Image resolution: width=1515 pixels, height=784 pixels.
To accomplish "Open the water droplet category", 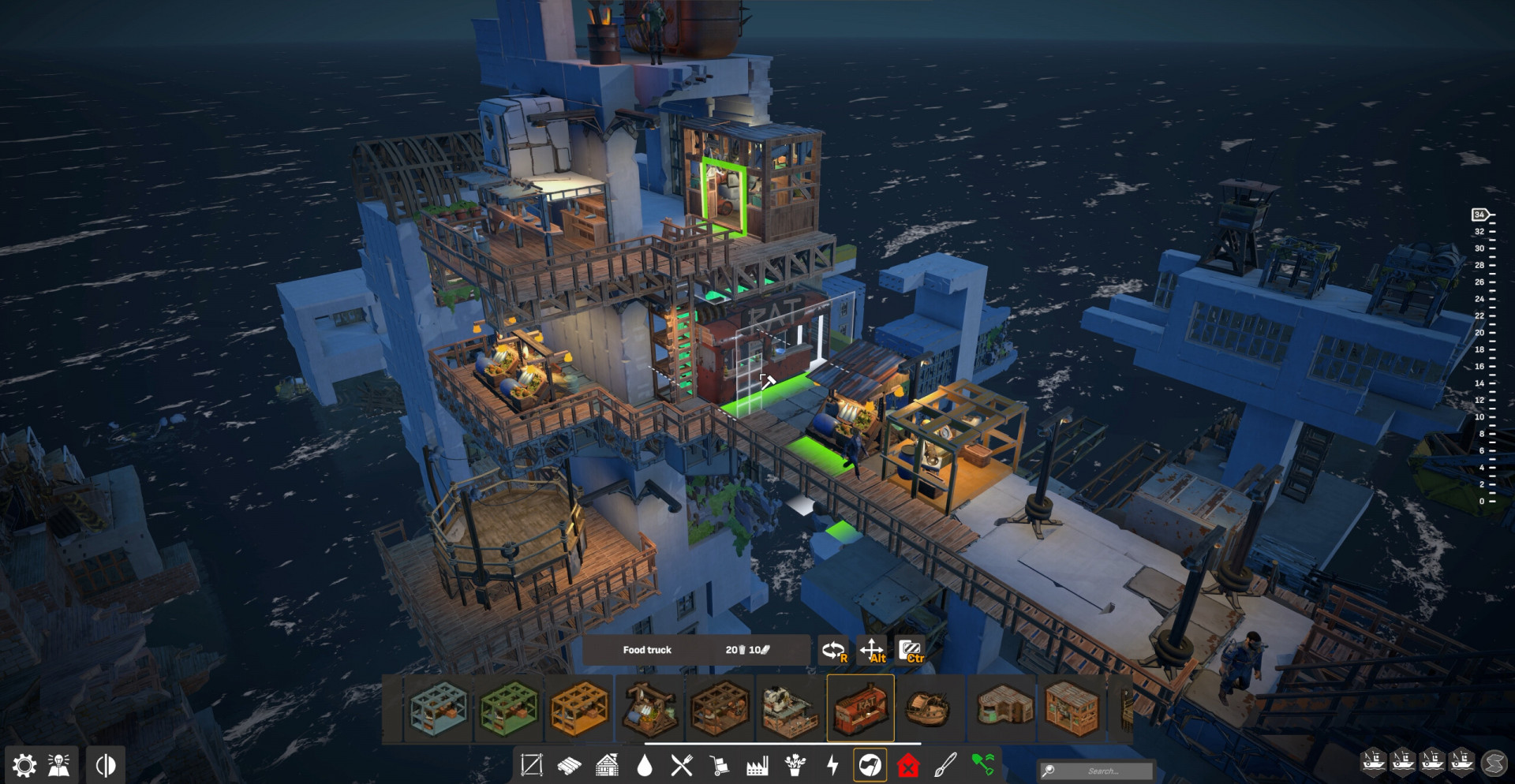I will [645, 765].
